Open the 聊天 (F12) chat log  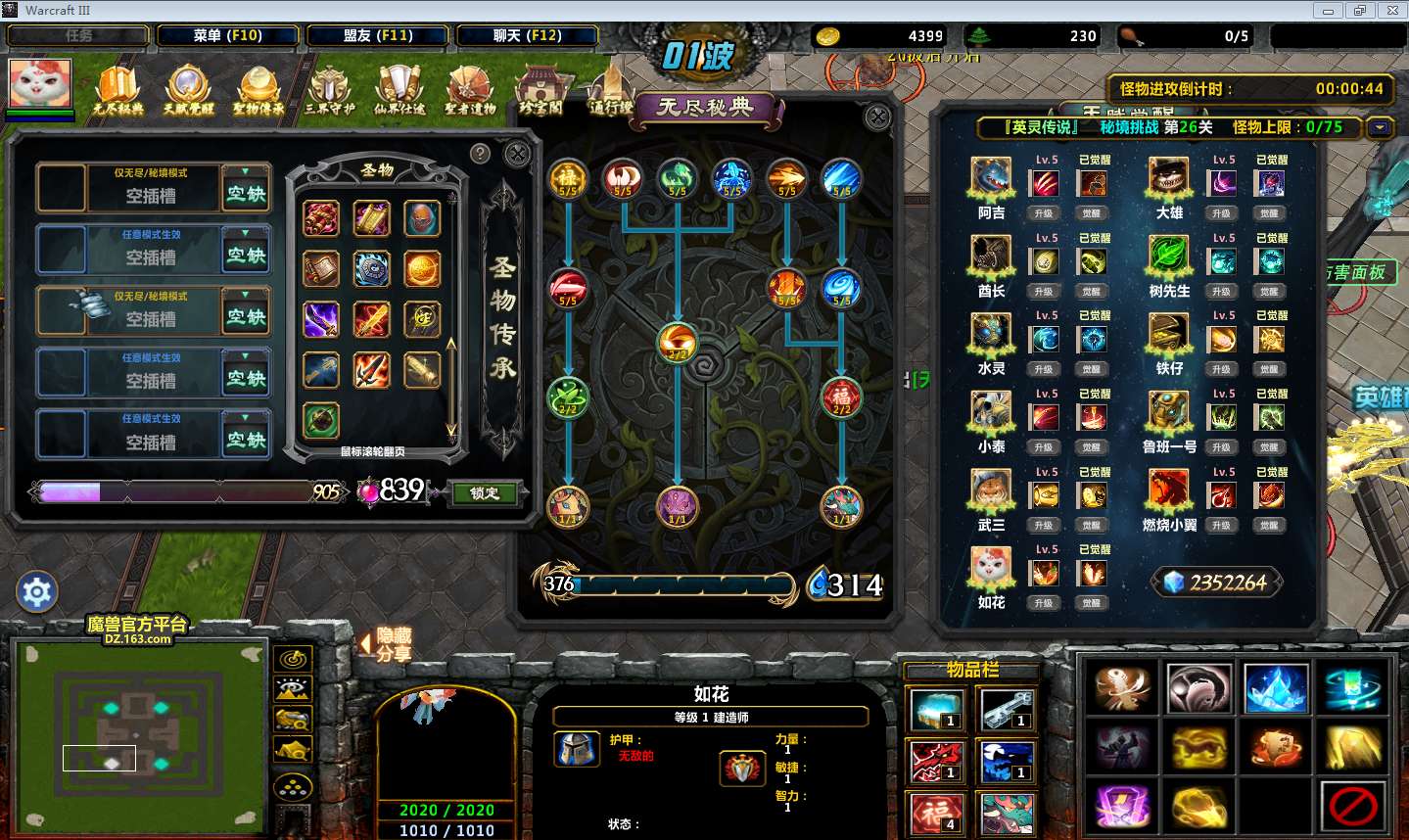tap(527, 35)
